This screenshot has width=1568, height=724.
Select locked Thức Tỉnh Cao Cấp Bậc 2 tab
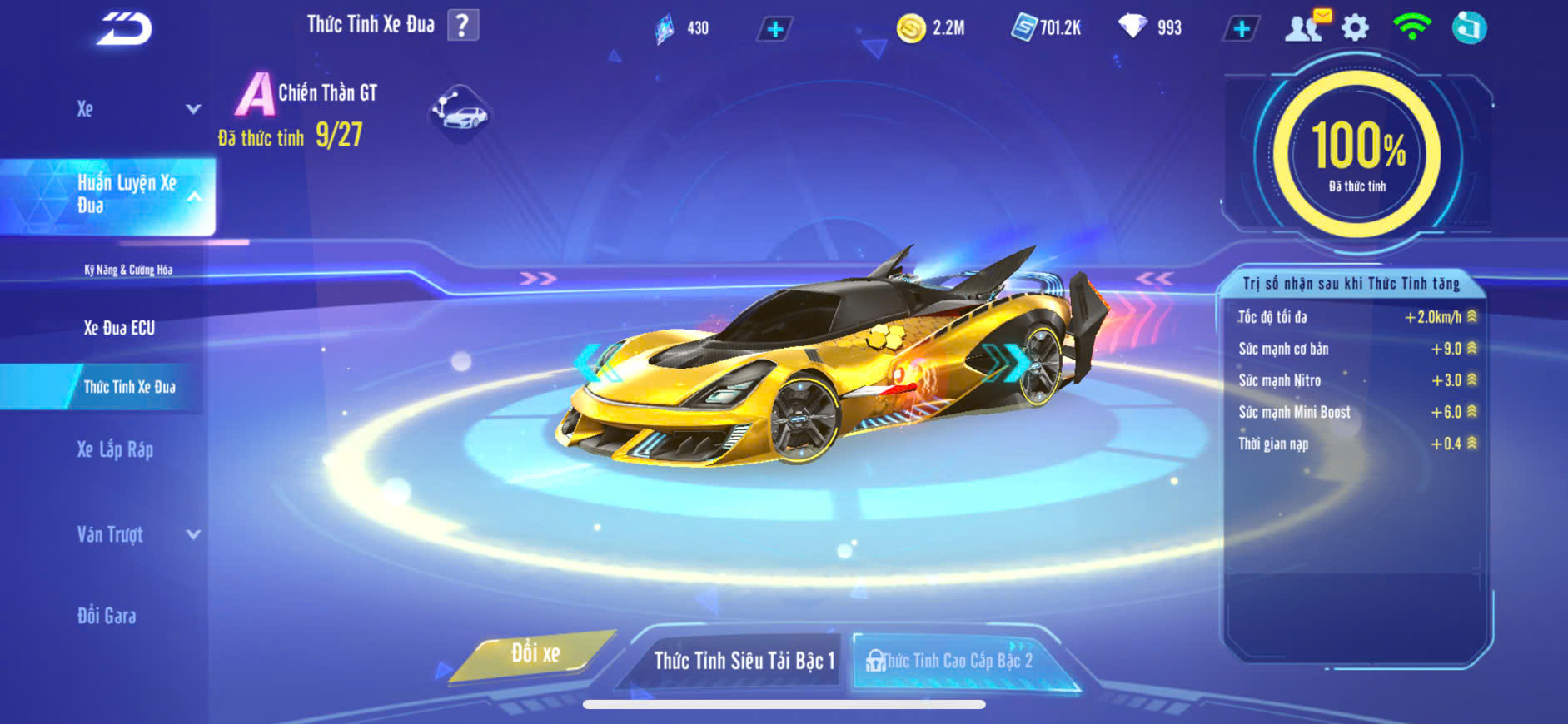click(956, 661)
